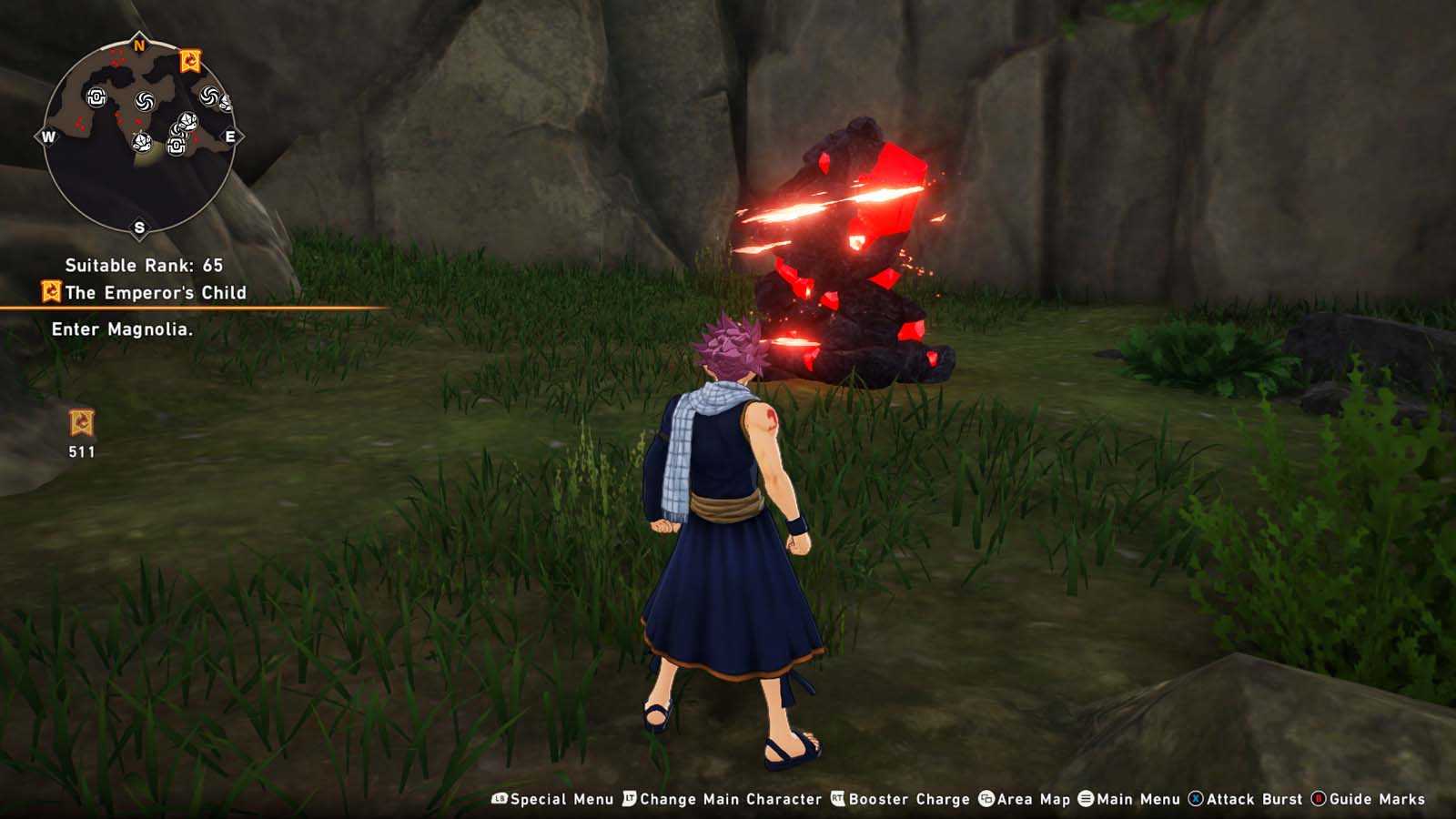The image size is (1456, 819).
Task: Select the W compass marker on the minimap
Action: [x=48, y=136]
